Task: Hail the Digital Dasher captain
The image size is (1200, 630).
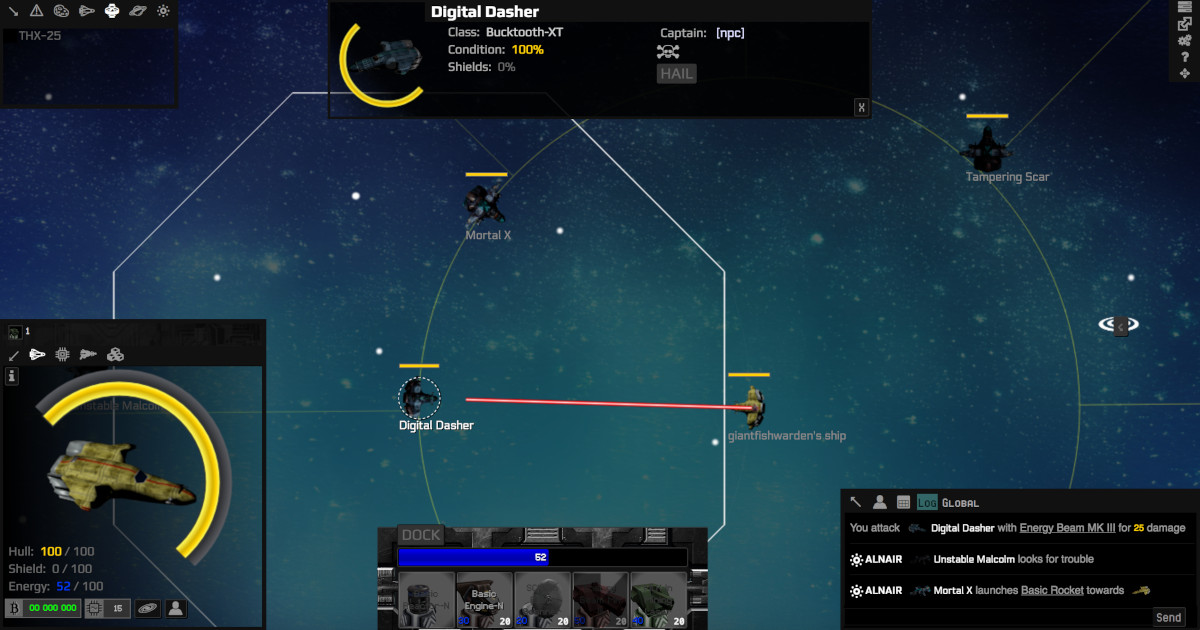Action: 676,73
